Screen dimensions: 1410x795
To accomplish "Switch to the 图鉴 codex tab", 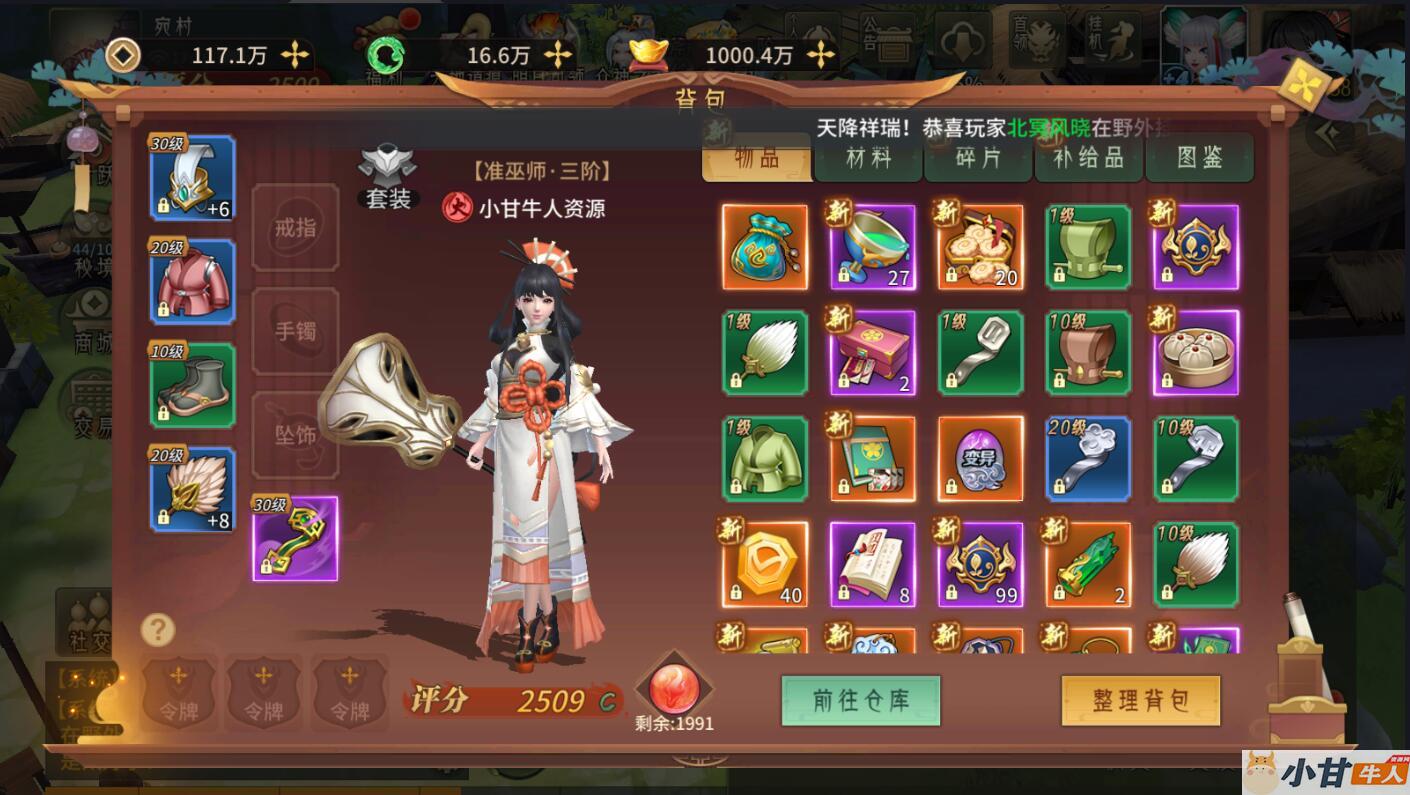I will tap(1199, 158).
